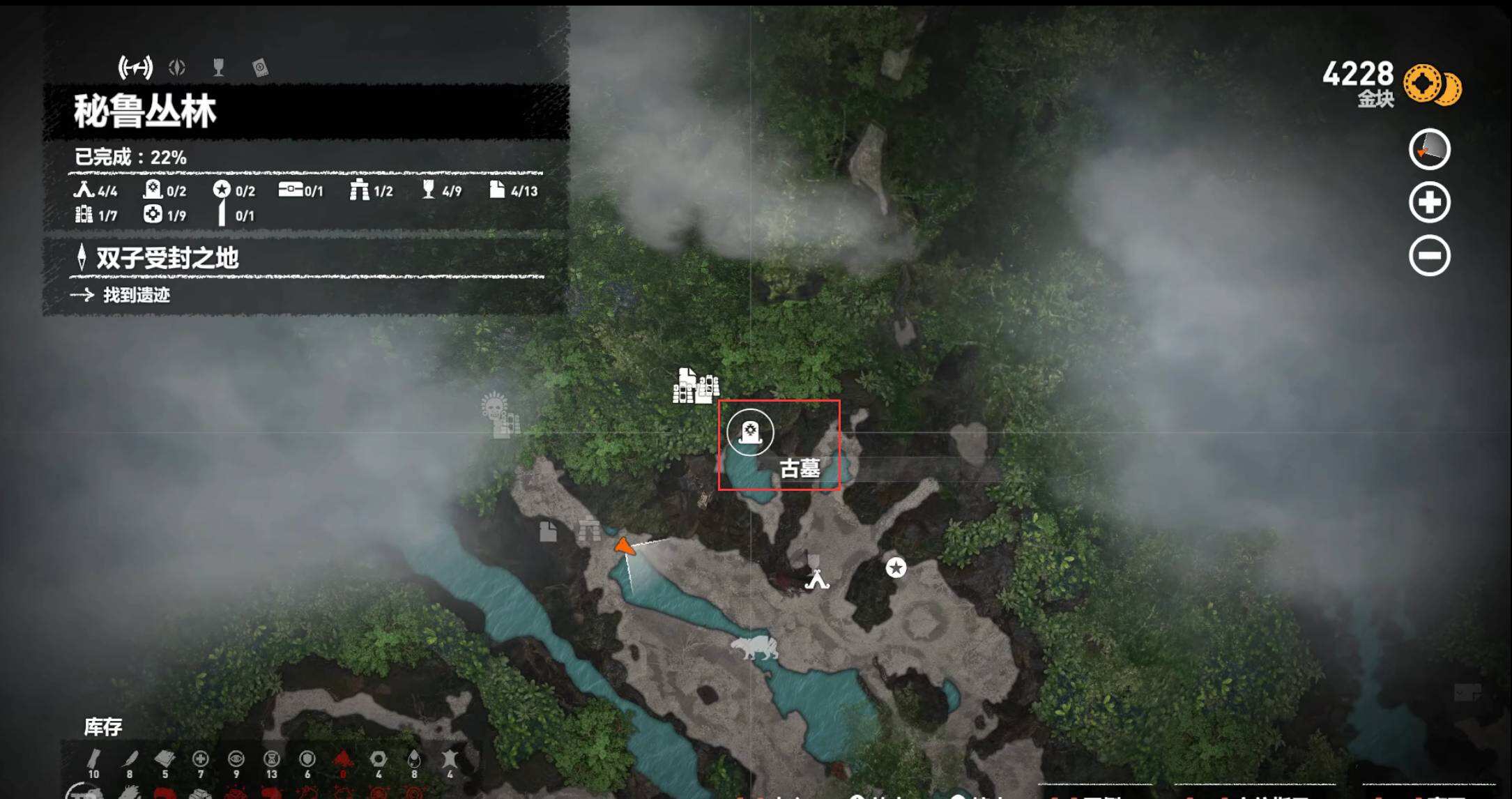Select the 古墓 tomb marker on map
The width and height of the screenshot is (1512, 799).
[750, 433]
